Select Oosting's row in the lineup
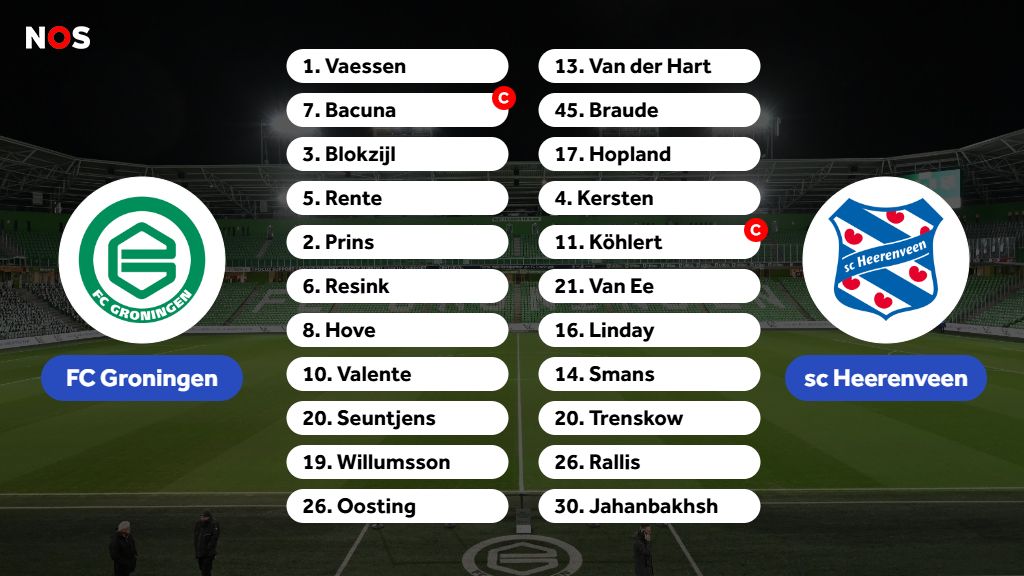Screen dimensions: 1024x576 coord(397,506)
